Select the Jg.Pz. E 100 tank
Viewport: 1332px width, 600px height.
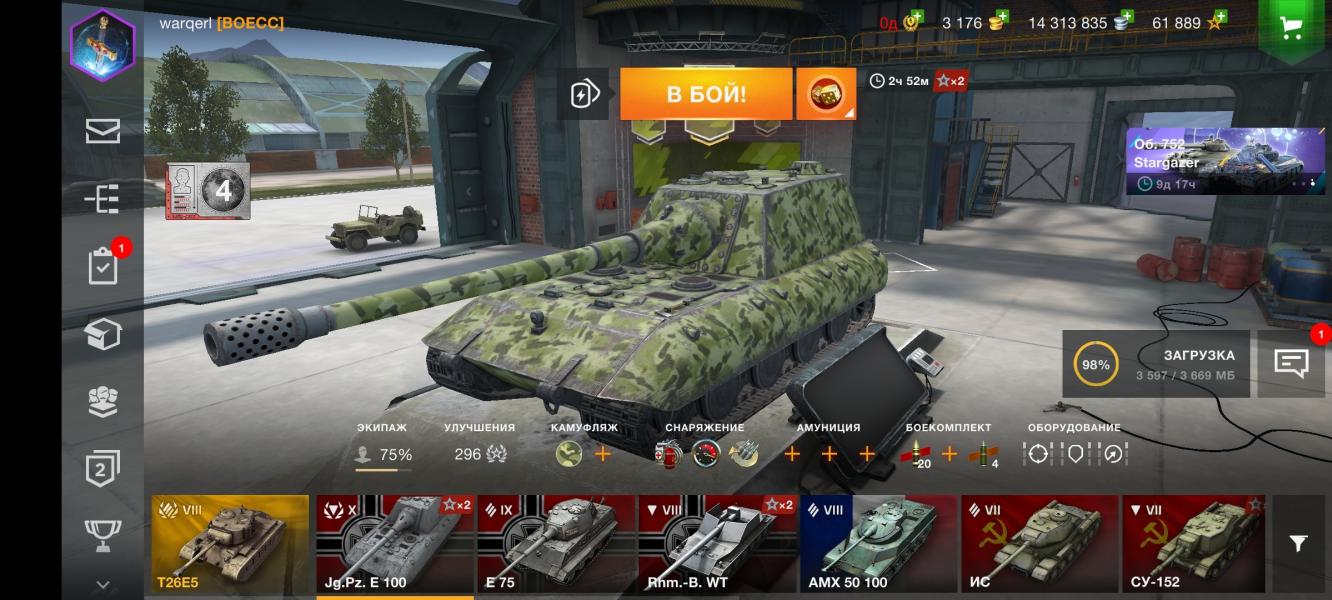point(395,545)
